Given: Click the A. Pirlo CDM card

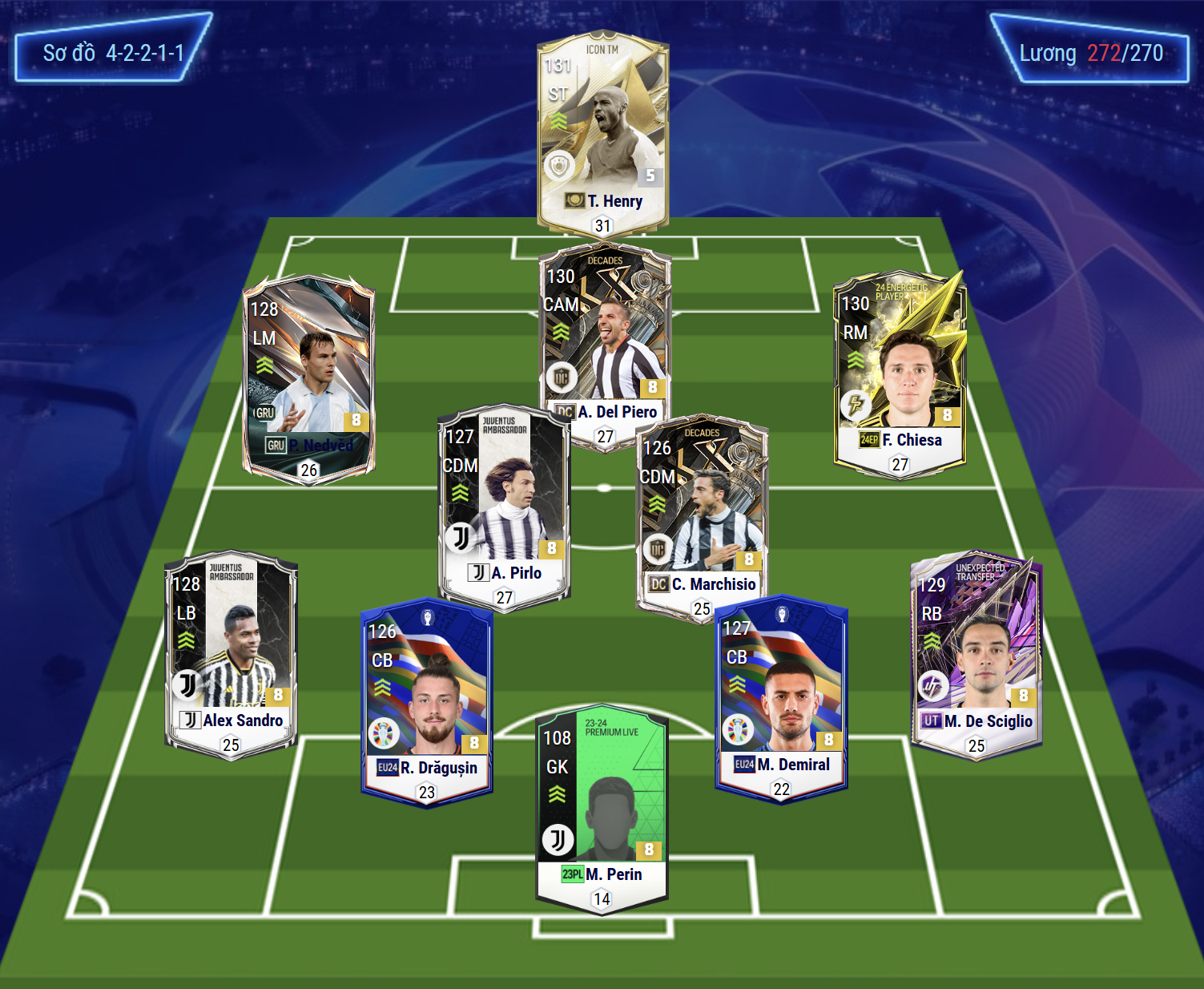Looking at the screenshot, I should pos(504,505).
